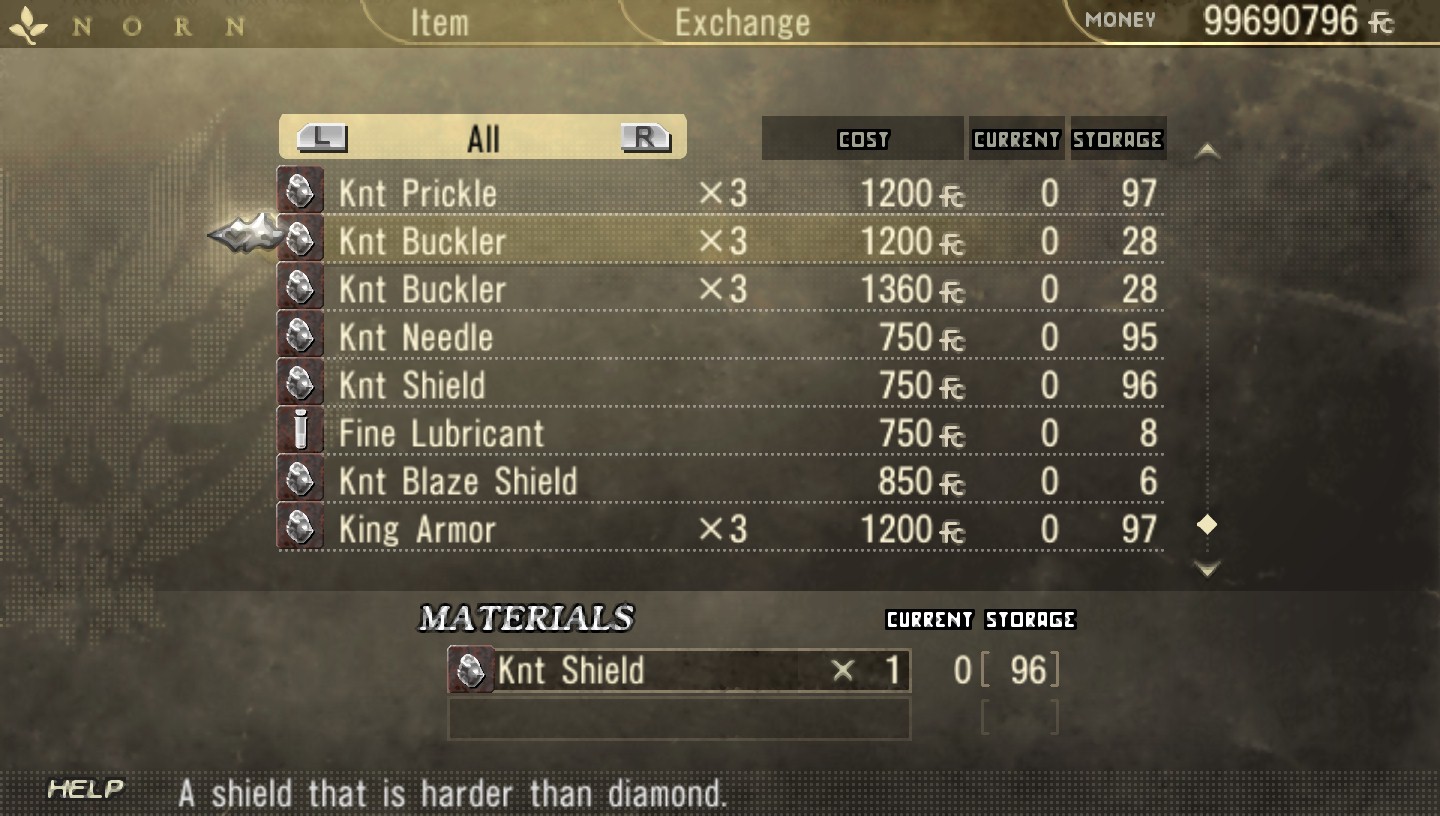Click the scroll up arrow above the list
Viewport: 1440px width, 816px height.
point(1208,152)
